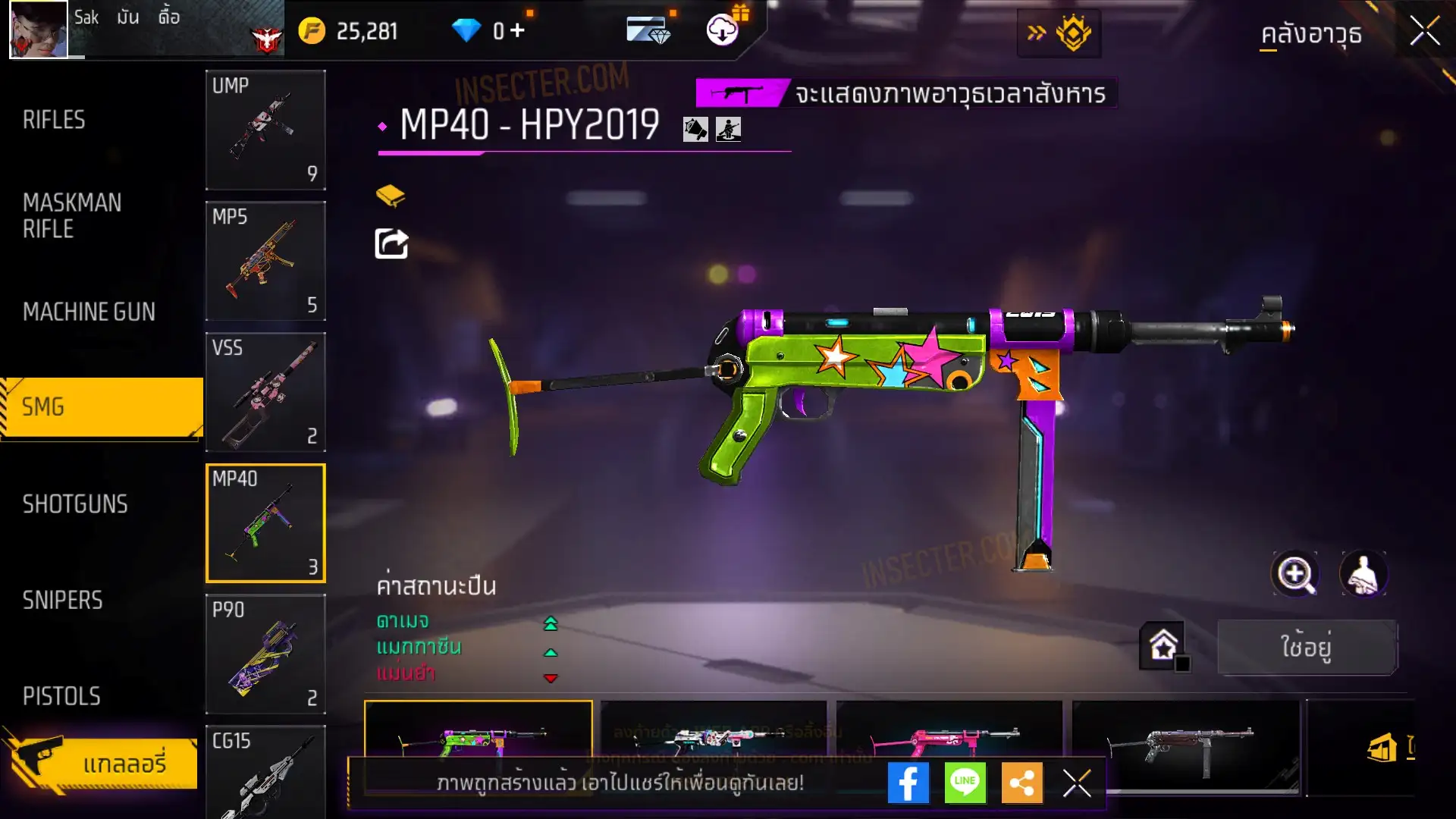Select the P90 weapon tile
The height and width of the screenshot is (819, 1456).
coord(265,654)
